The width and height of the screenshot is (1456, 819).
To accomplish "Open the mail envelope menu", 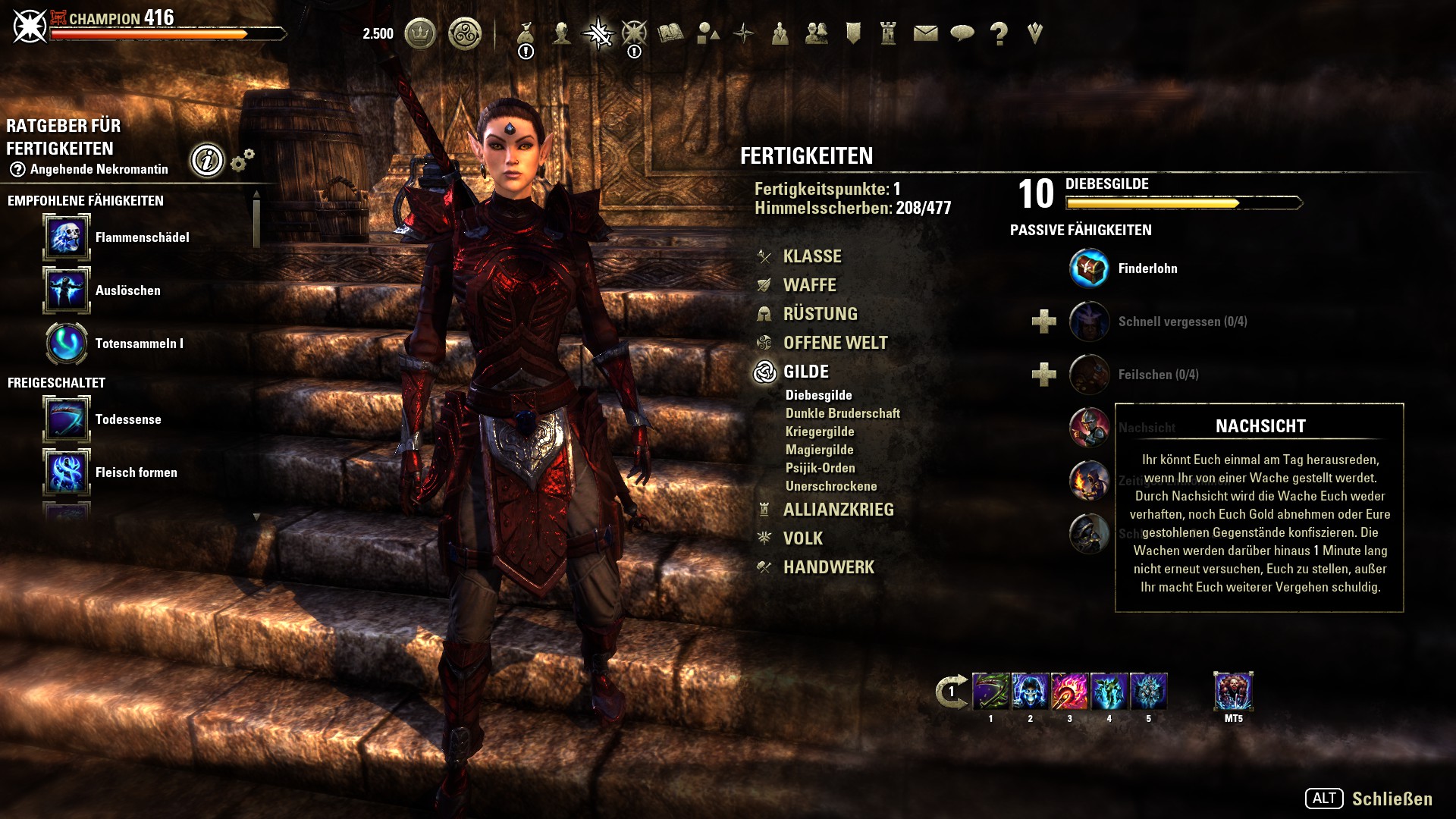I will pos(925,33).
